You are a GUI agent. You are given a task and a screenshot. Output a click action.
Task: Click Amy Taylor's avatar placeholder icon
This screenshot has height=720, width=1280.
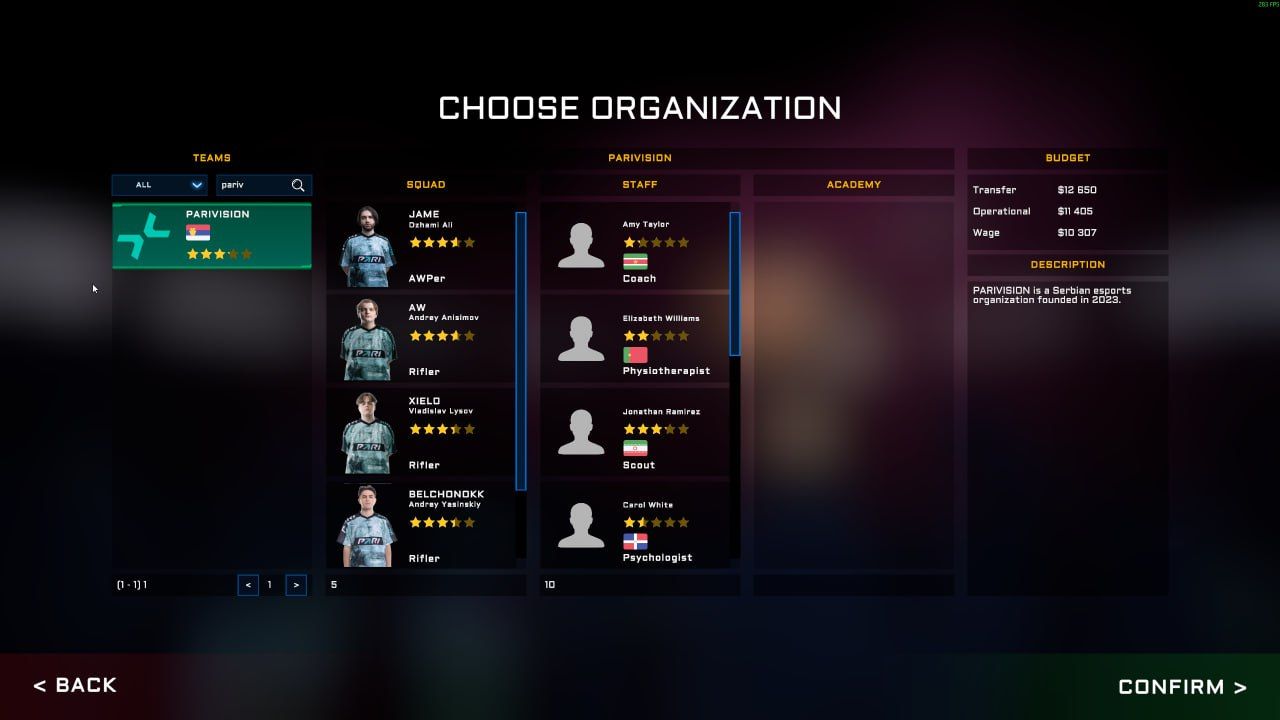pos(580,247)
